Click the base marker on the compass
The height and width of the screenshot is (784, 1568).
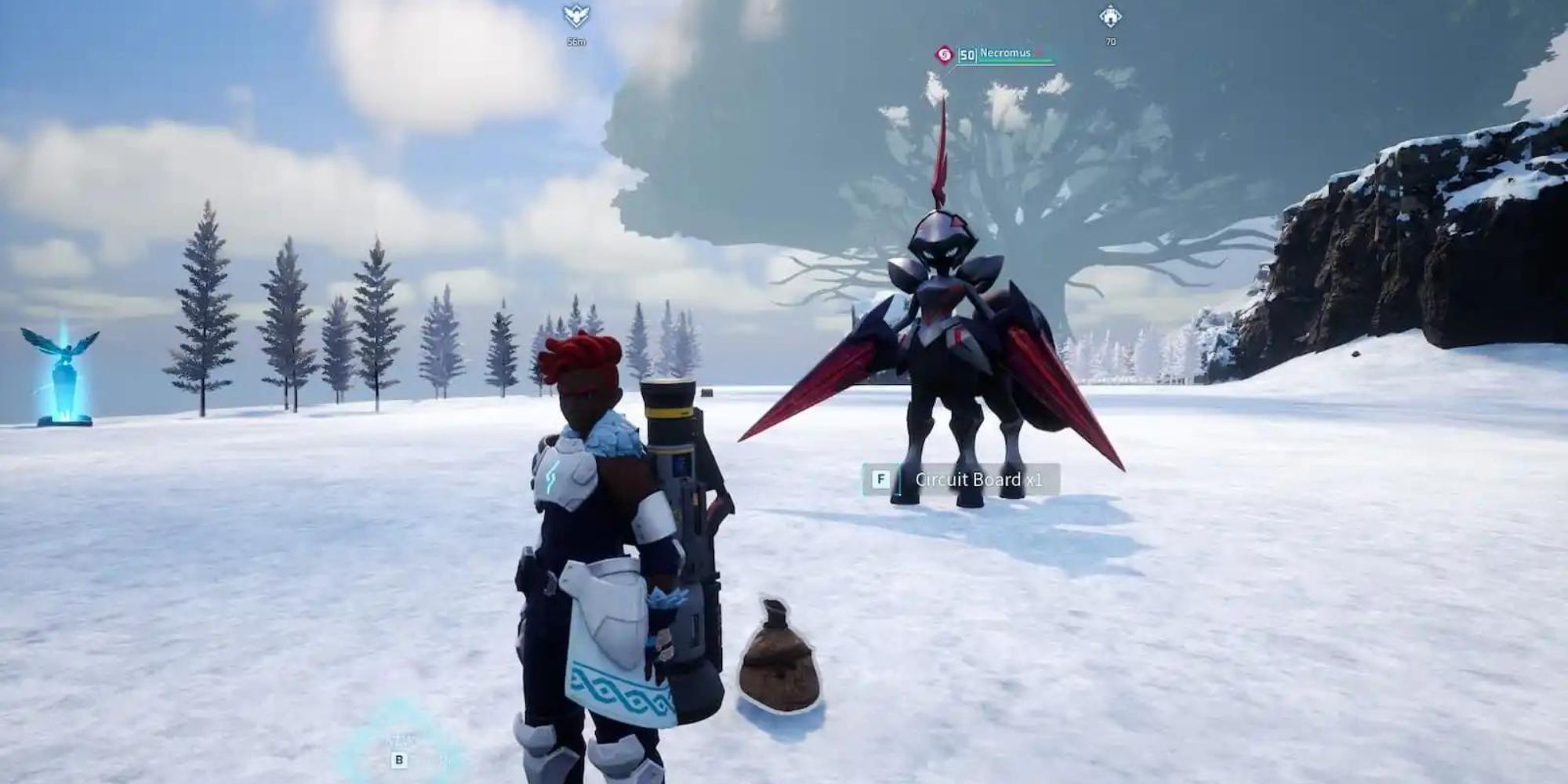(1110, 16)
